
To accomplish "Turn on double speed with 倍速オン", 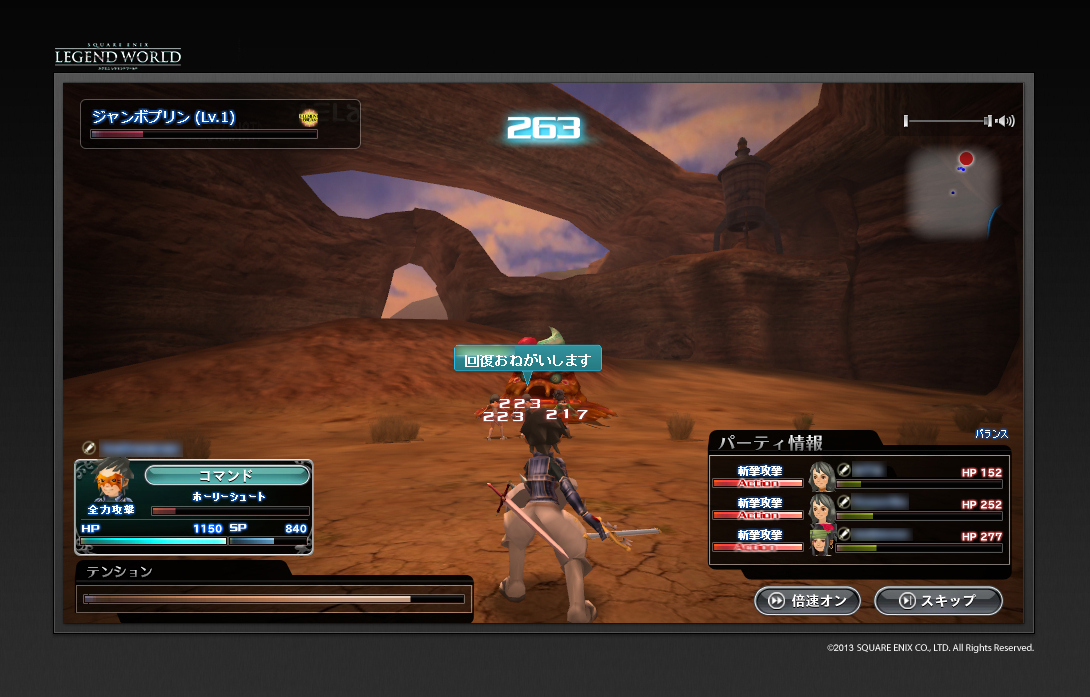I will (808, 601).
